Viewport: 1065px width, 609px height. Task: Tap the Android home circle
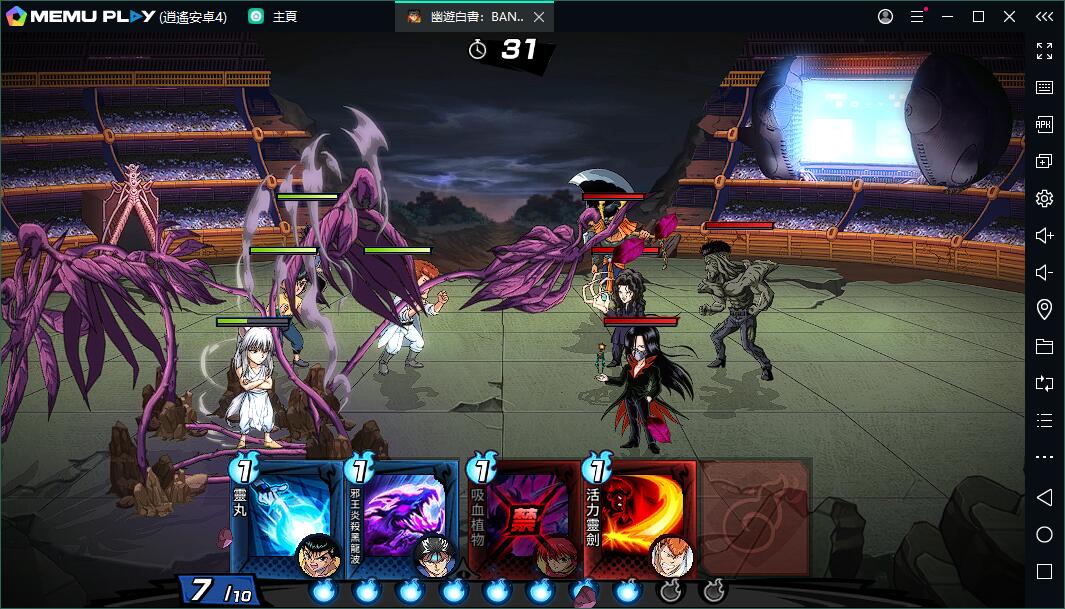click(1044, 534)
